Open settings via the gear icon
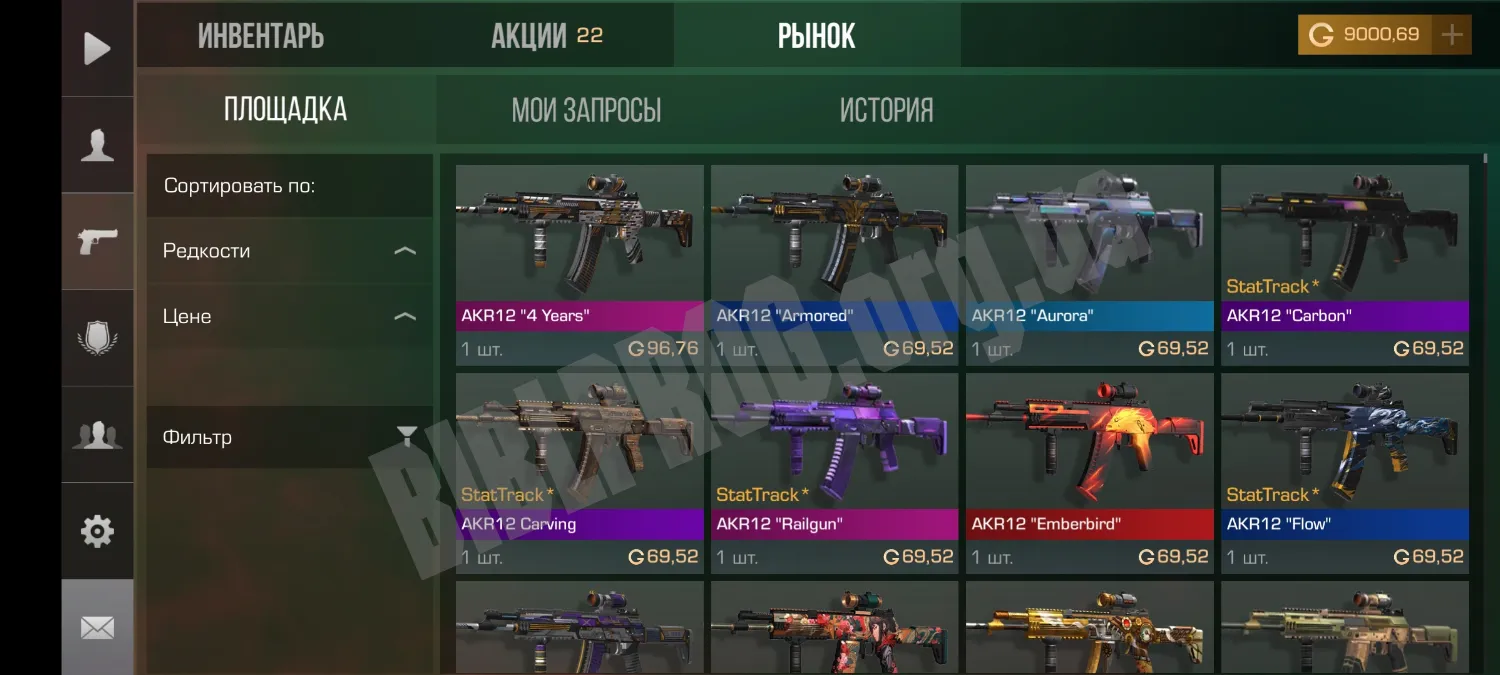The height and width of the screenshot is (675, 1500). pos(97,531)
